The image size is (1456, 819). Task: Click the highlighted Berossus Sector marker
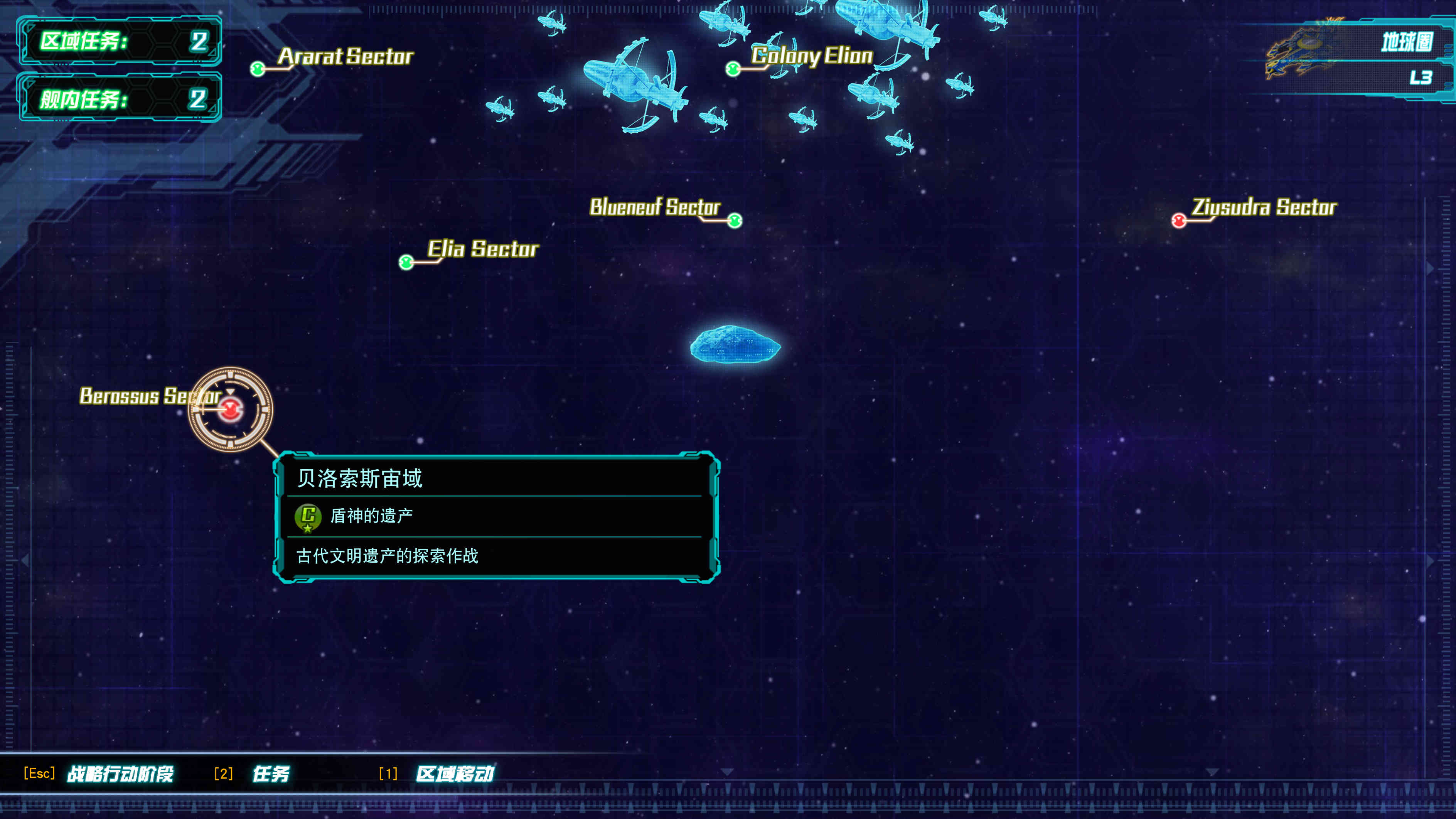(231, 409)
